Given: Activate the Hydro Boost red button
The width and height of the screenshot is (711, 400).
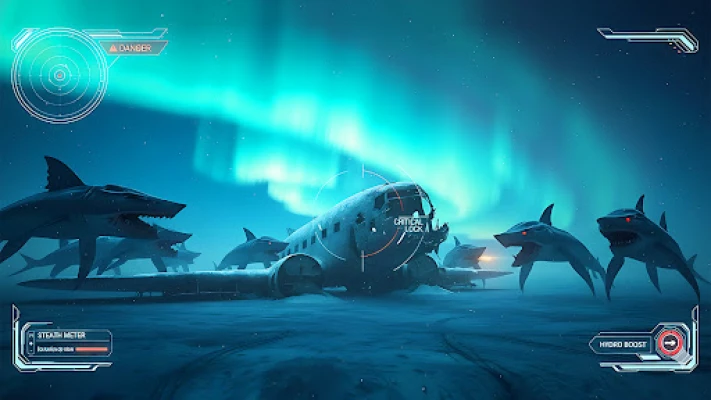Looking at the screenshot, I should tap(671, 345).
